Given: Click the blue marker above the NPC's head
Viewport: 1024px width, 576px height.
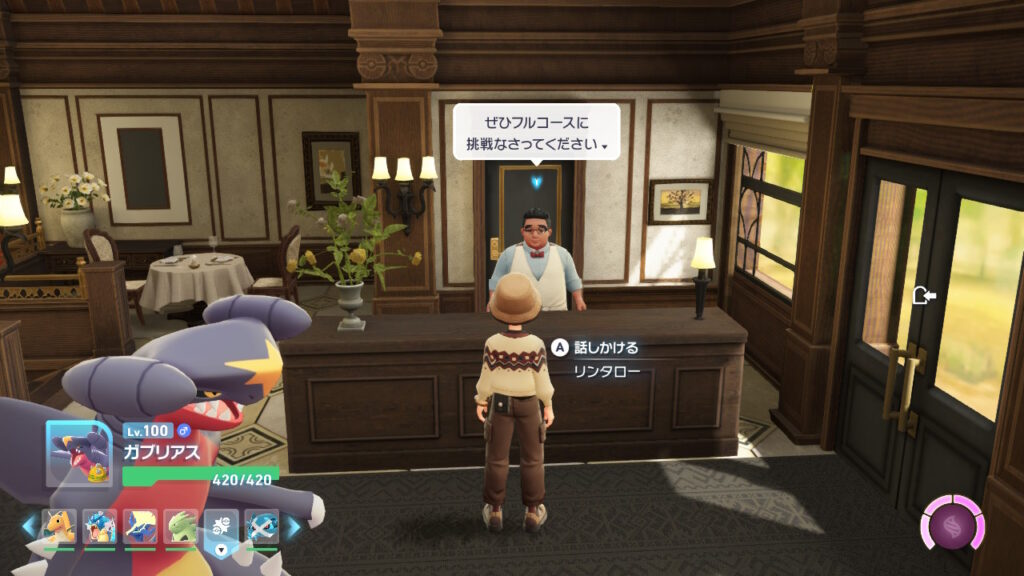Looking at the screenshot, I should (537, 182).
